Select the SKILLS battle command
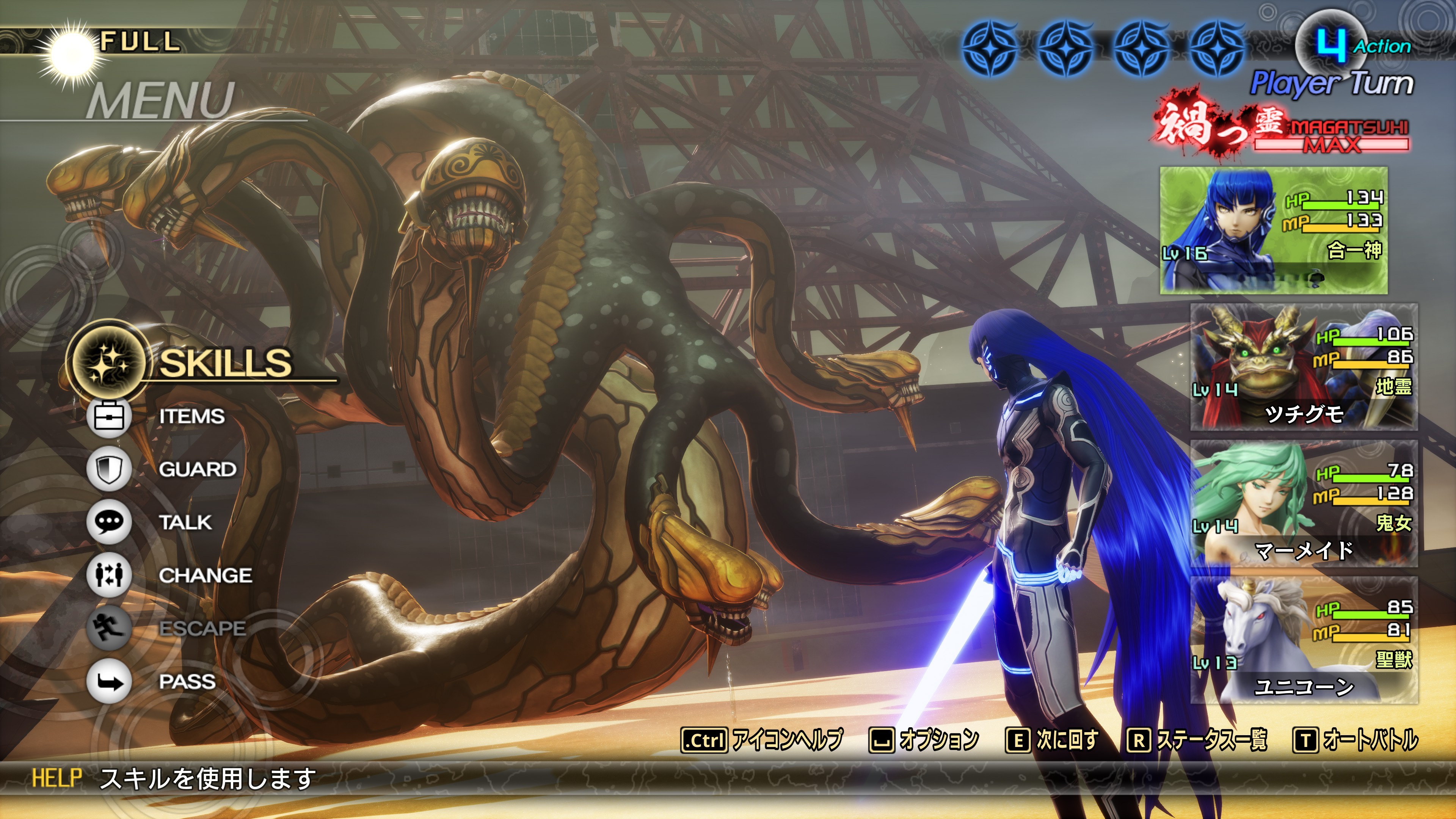 pos(225,362)
